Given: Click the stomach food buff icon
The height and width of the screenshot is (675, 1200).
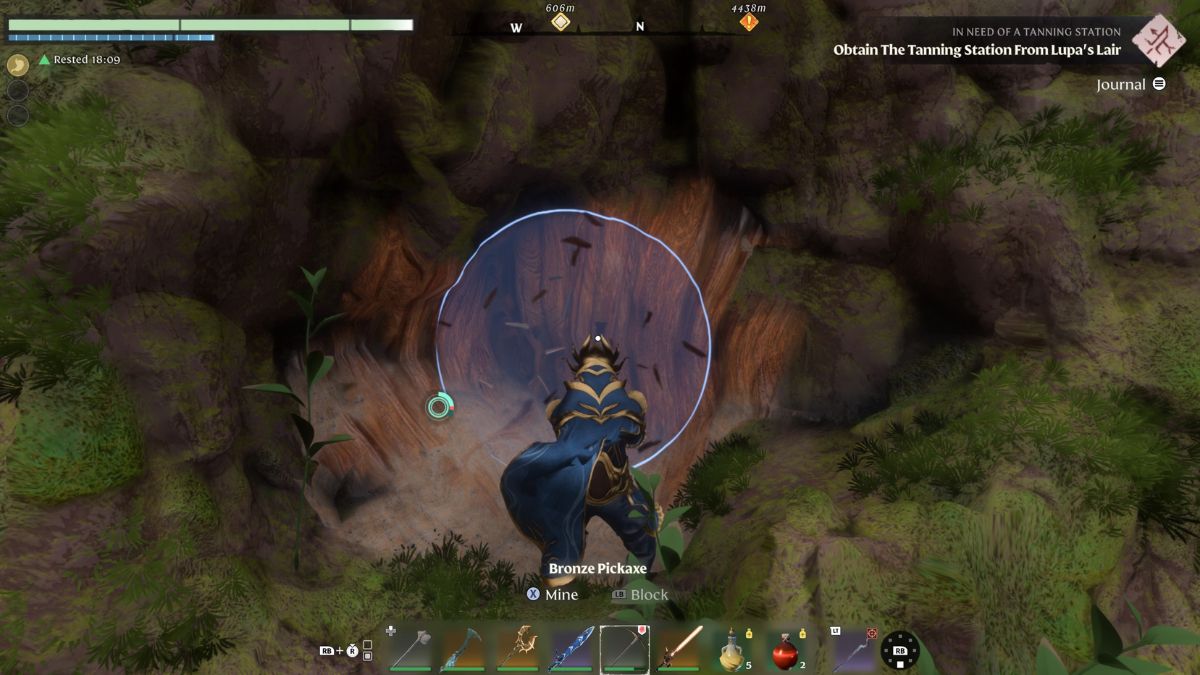Looking at the screenshot, I should pos(18,65).
